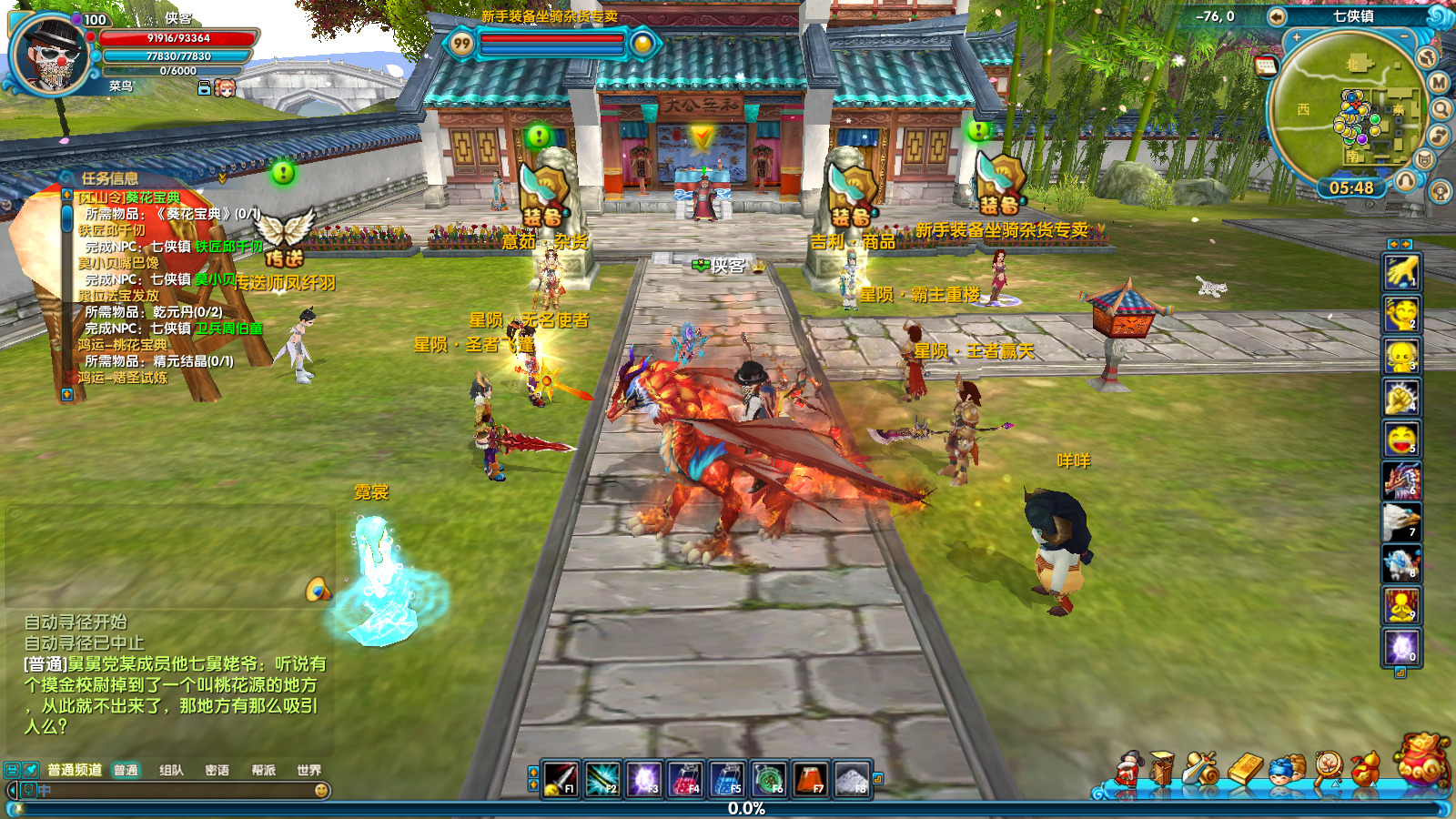Switch chat to the 世界 tab
This screenshot has width=1456, height=819.
tap(308, 770)
